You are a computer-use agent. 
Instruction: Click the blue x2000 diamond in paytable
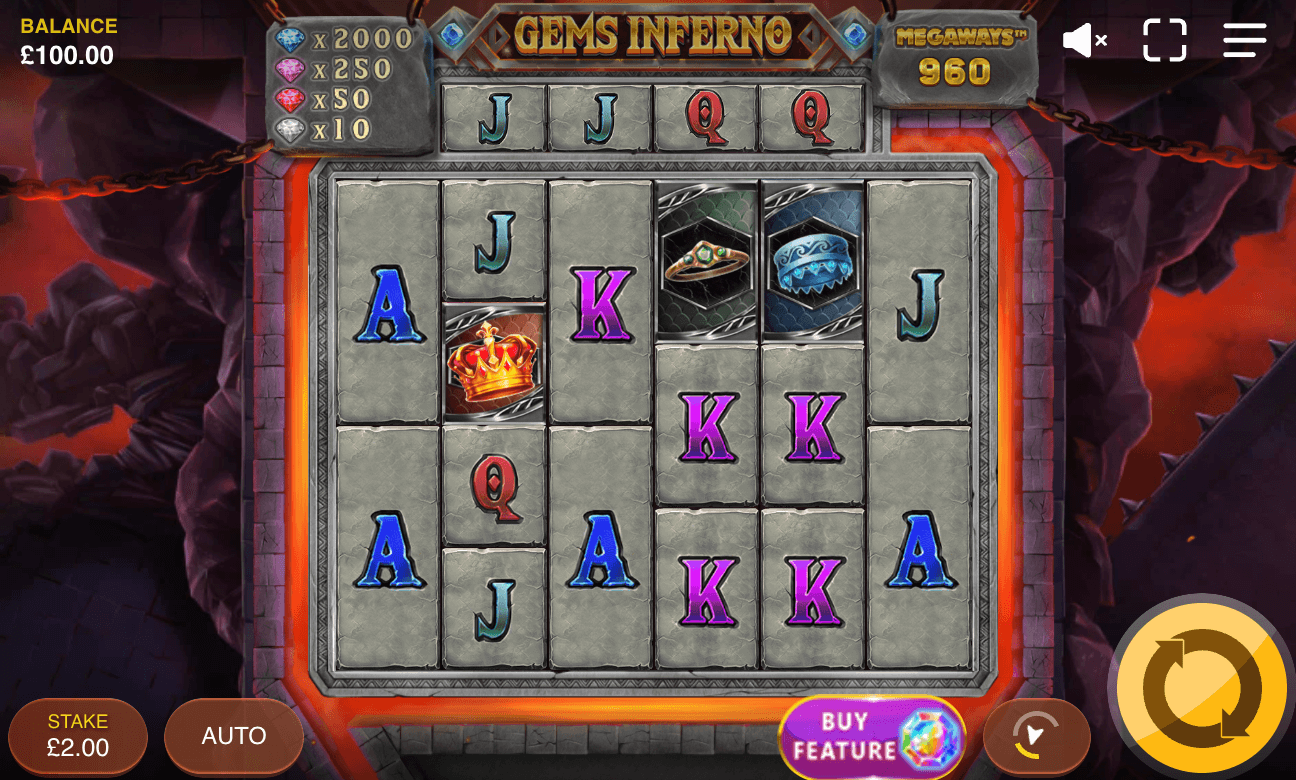pyautogui.click(x=289, y=37)
